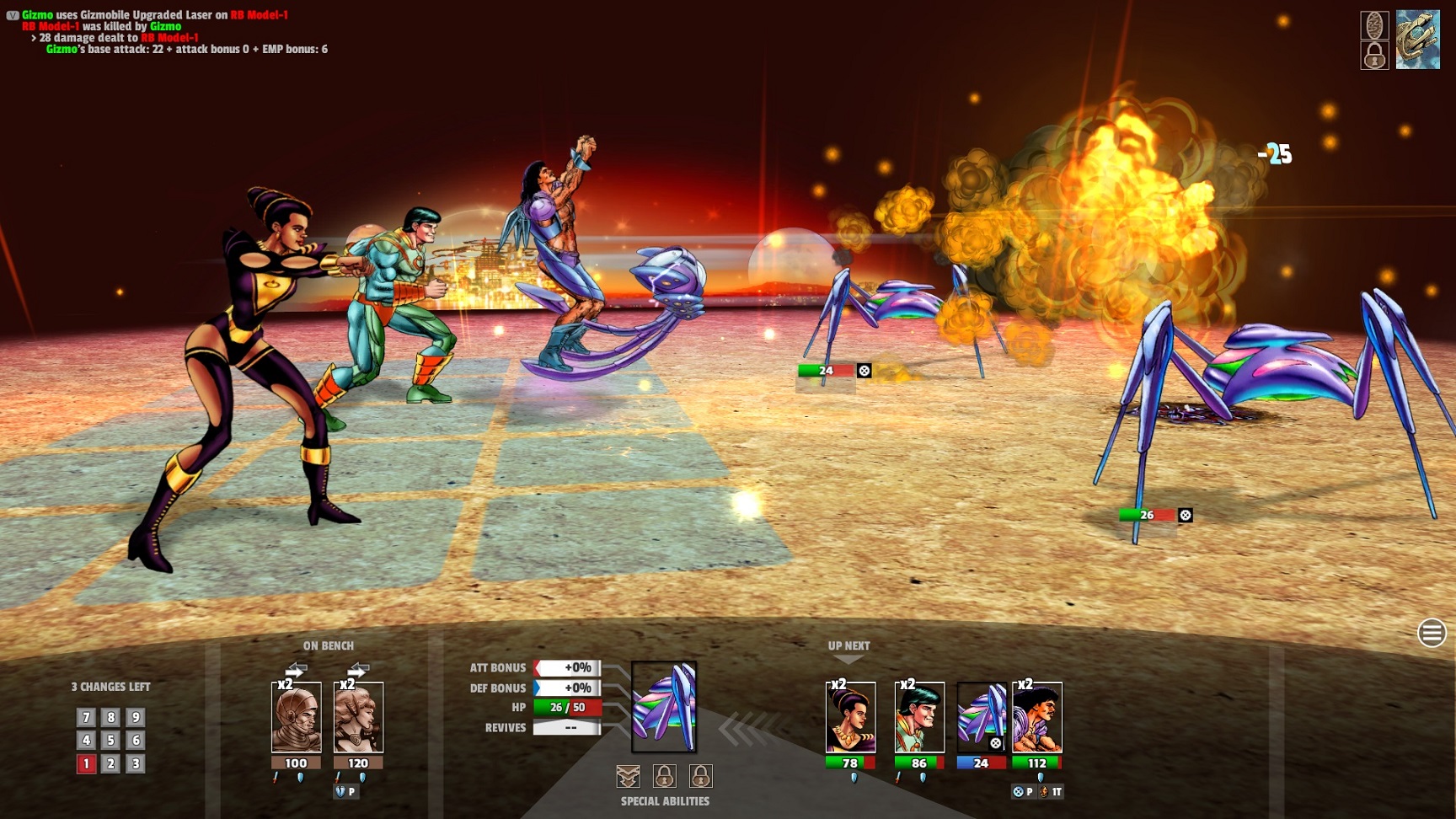Click the active robot unit portrait
This screenshot has height=819, width=1456.
(x=664, y=706)
